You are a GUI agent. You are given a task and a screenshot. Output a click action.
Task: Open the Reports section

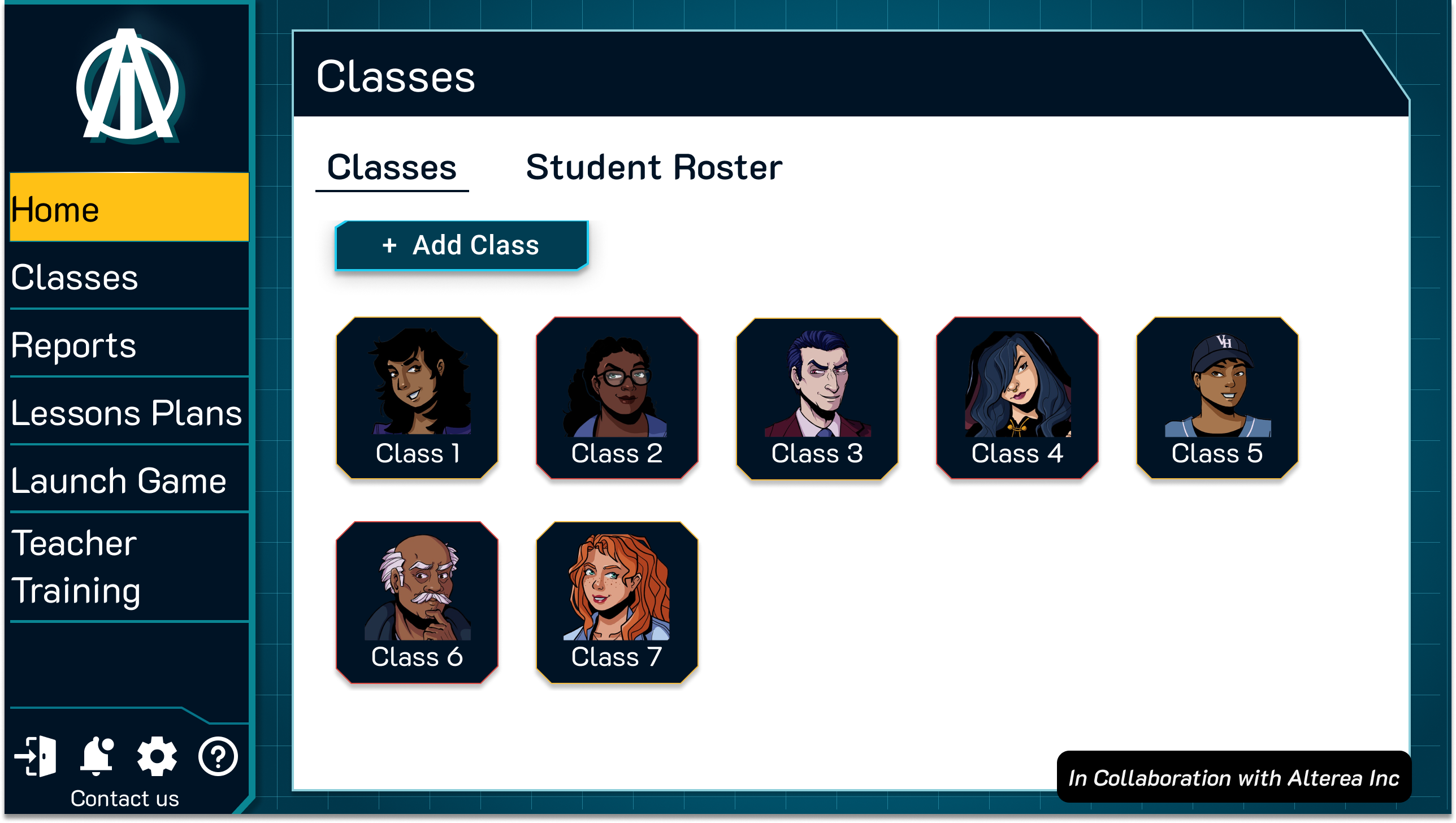click(129, 345)
